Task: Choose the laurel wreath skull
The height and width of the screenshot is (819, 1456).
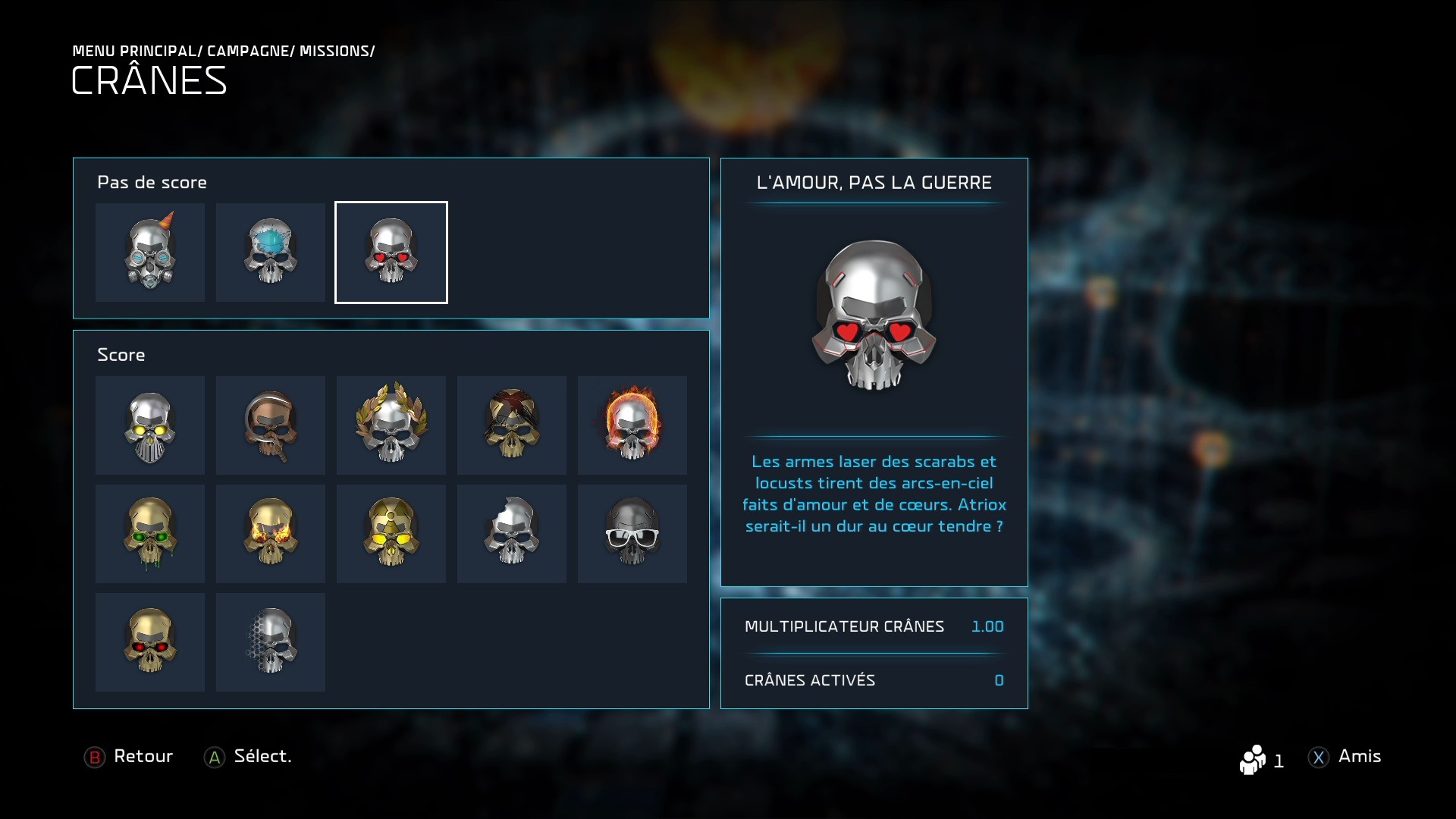Action: point(391,425)
